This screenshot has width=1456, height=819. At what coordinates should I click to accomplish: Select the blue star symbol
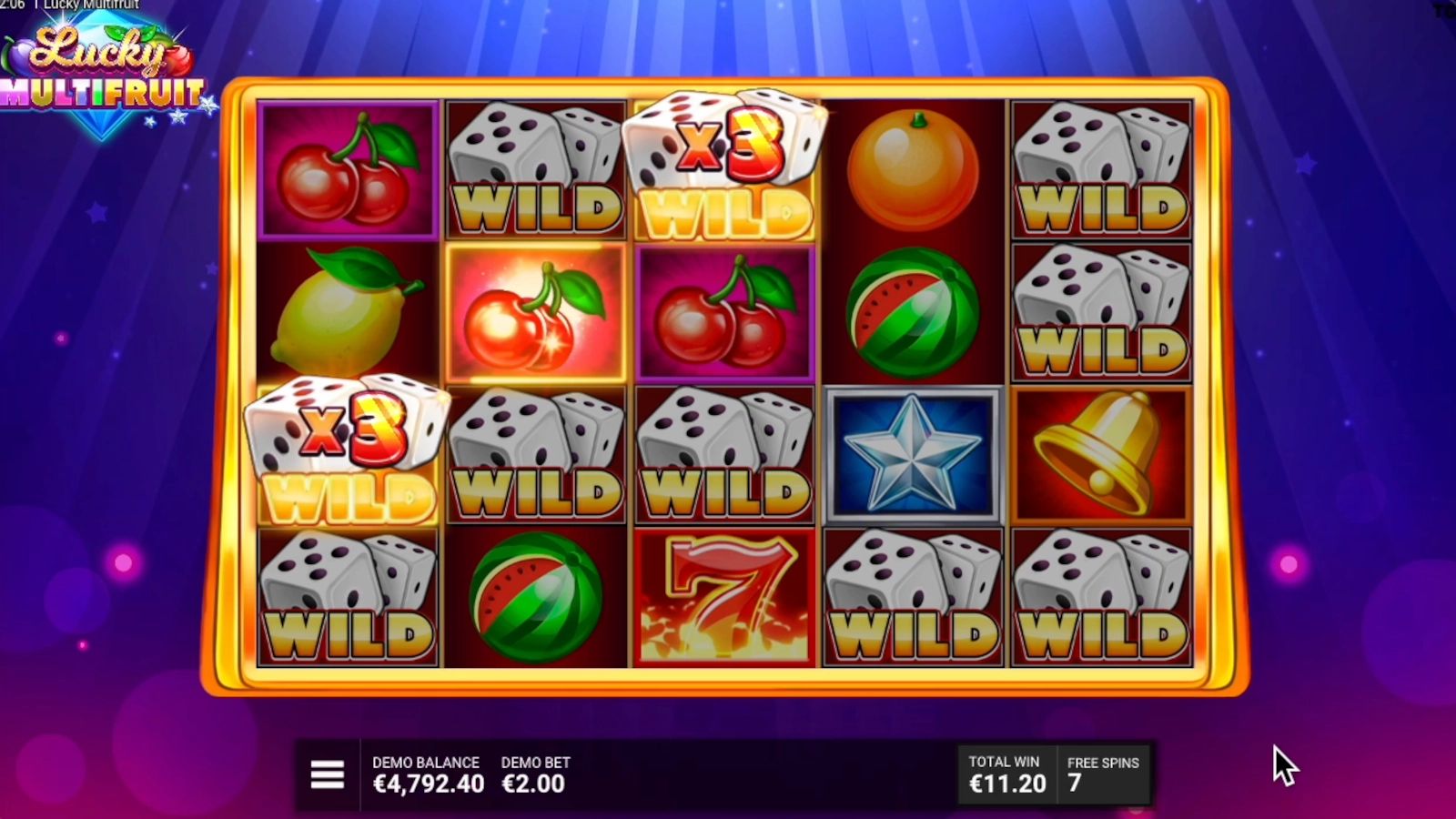tap(913, 455)
